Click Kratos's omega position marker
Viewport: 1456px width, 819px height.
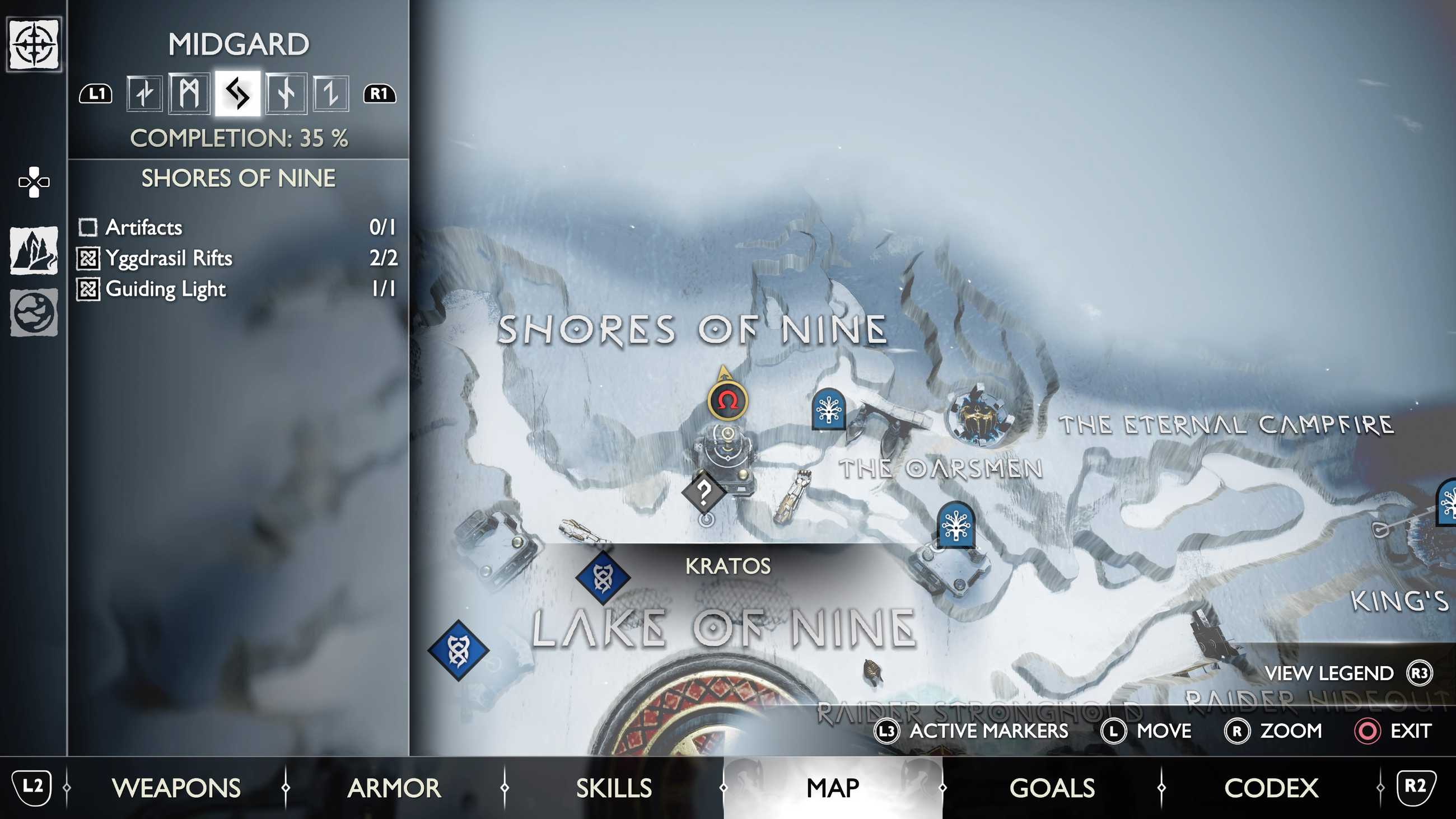pyautogui.click(x=729, y=400)
